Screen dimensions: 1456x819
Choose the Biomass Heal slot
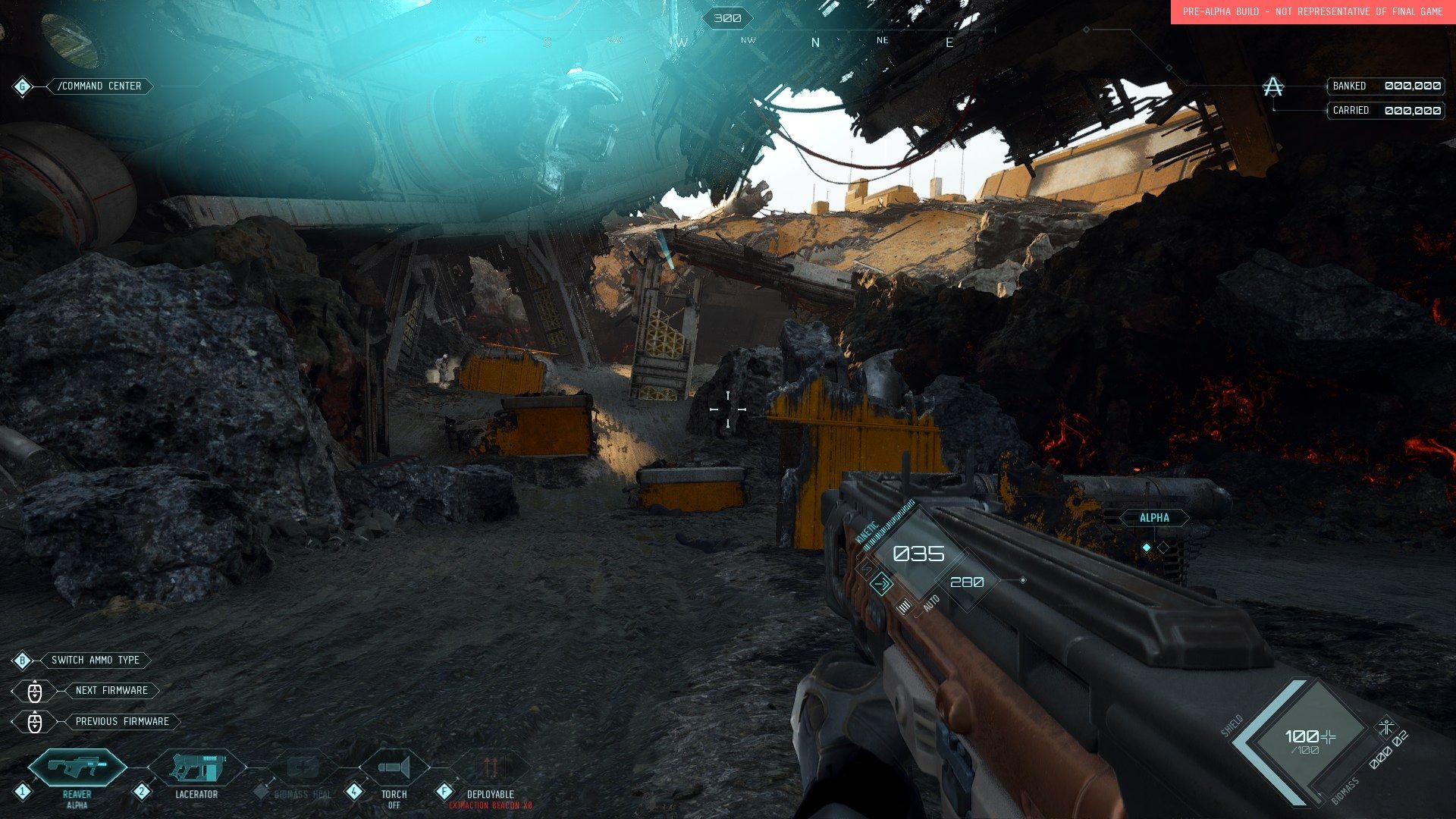303,769
